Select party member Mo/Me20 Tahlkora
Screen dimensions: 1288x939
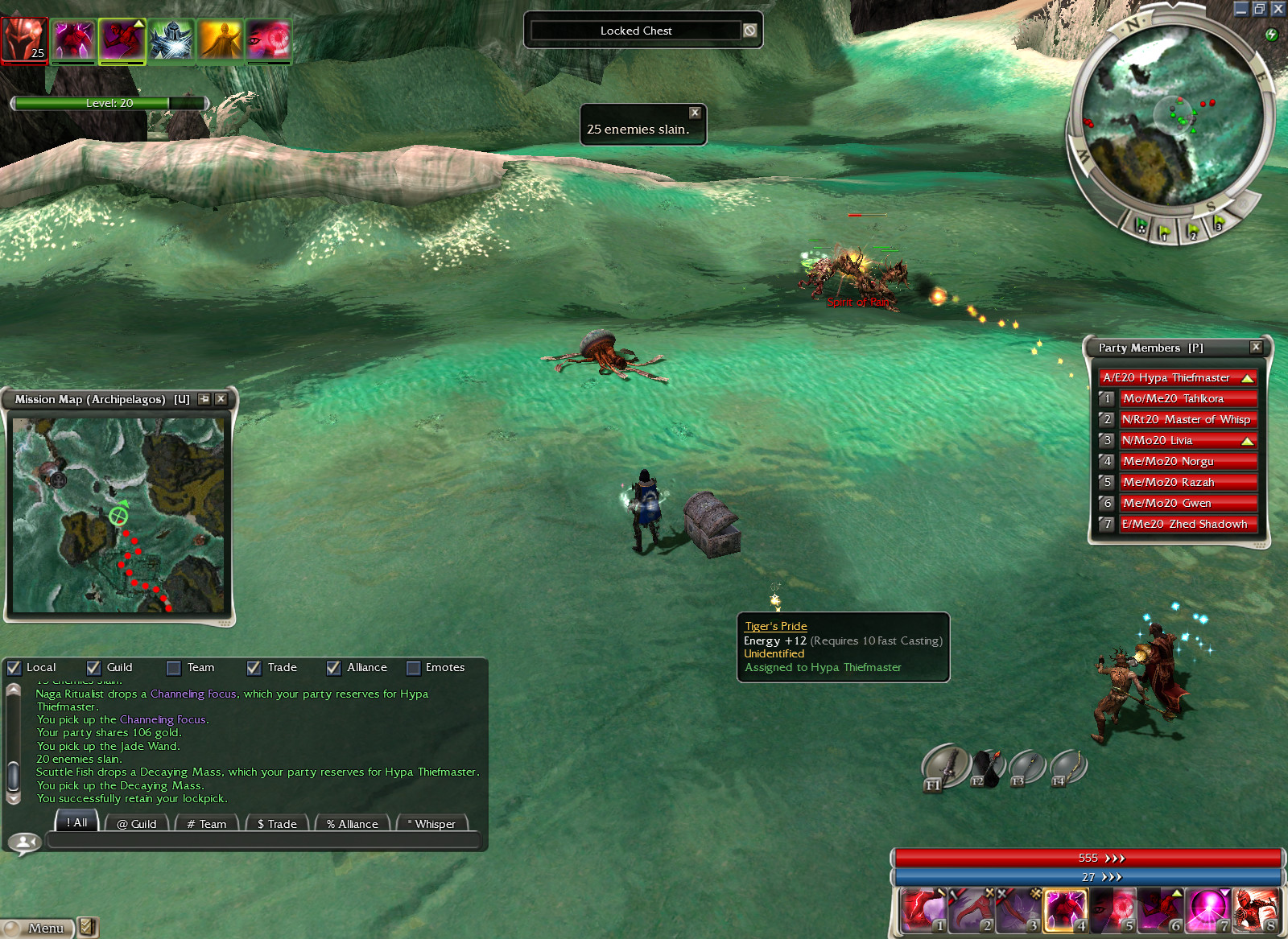[1187, 398]
